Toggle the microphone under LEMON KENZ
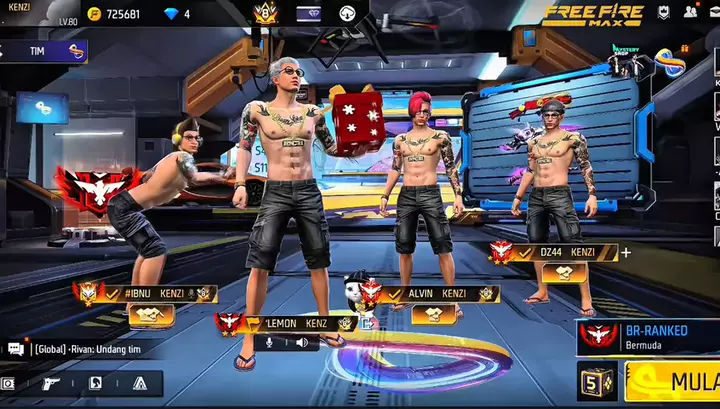This screenshot has height=409, width=720. pyautogui.click(x=268, y=342)
